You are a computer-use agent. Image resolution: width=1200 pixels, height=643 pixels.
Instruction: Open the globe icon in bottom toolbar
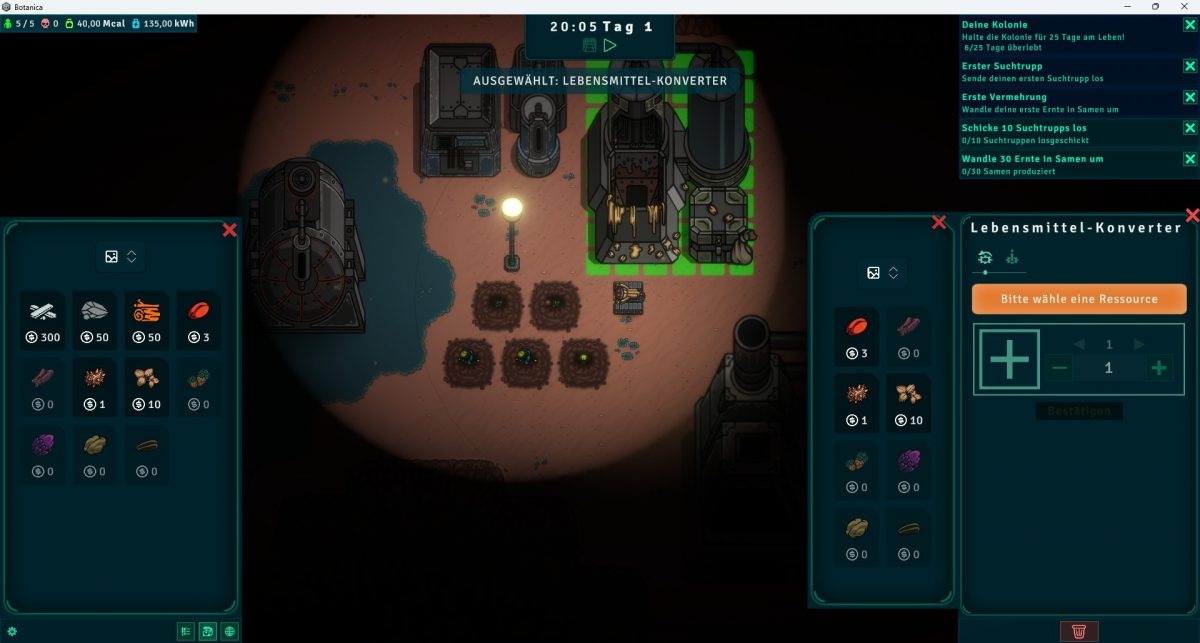point(230,631)
